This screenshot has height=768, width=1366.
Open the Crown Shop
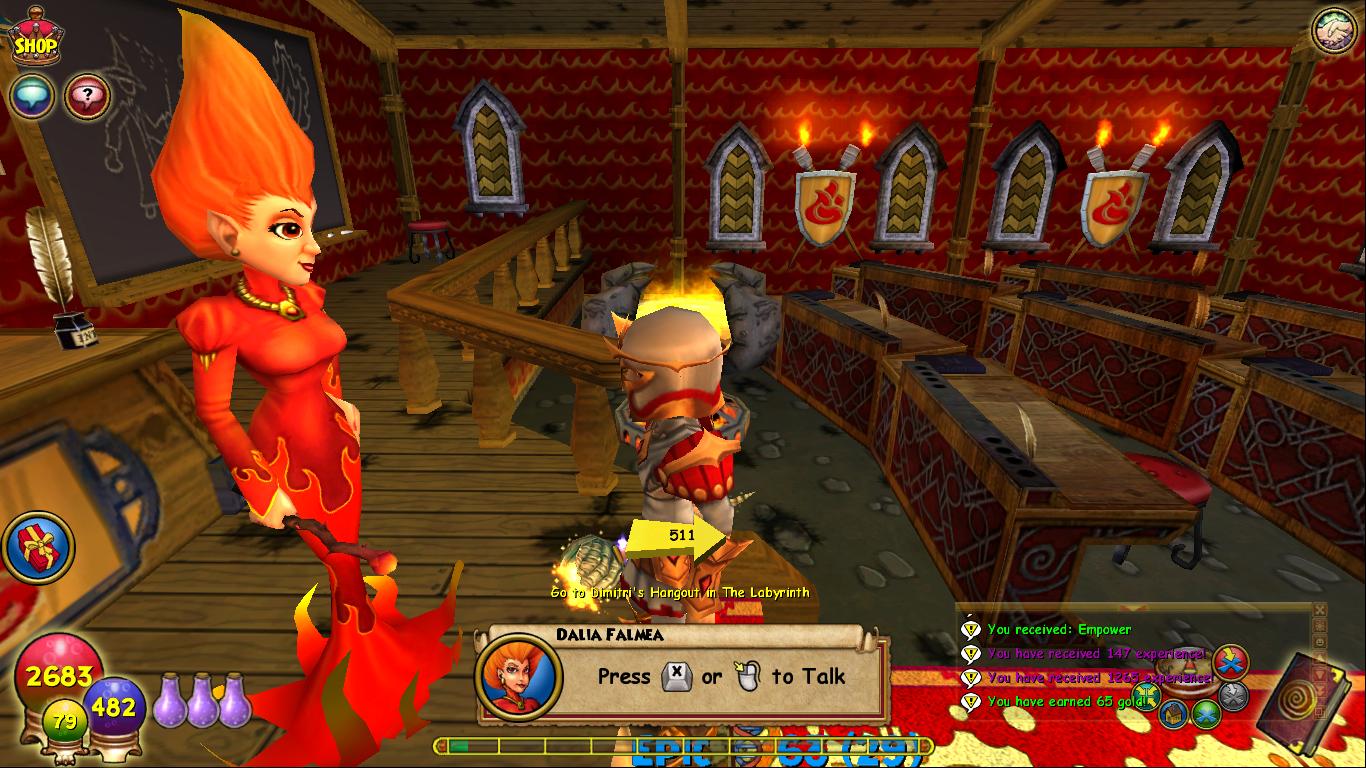tap(34, 40)
